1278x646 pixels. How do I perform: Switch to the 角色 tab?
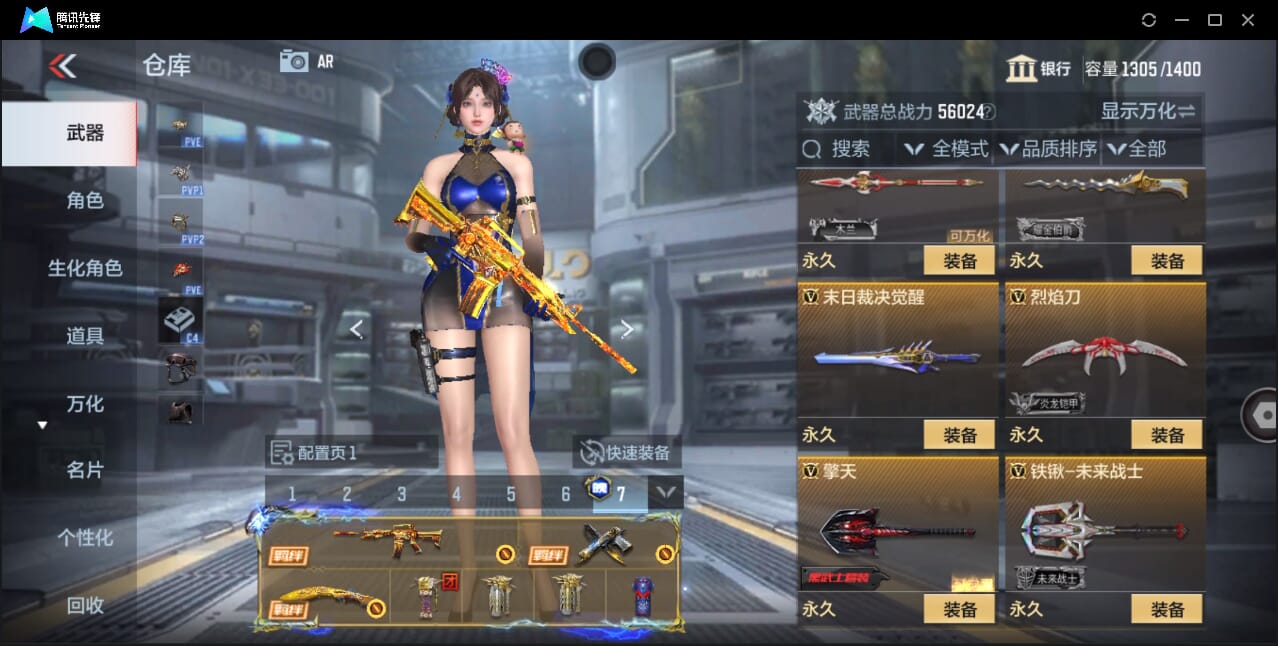pos(85,200)
